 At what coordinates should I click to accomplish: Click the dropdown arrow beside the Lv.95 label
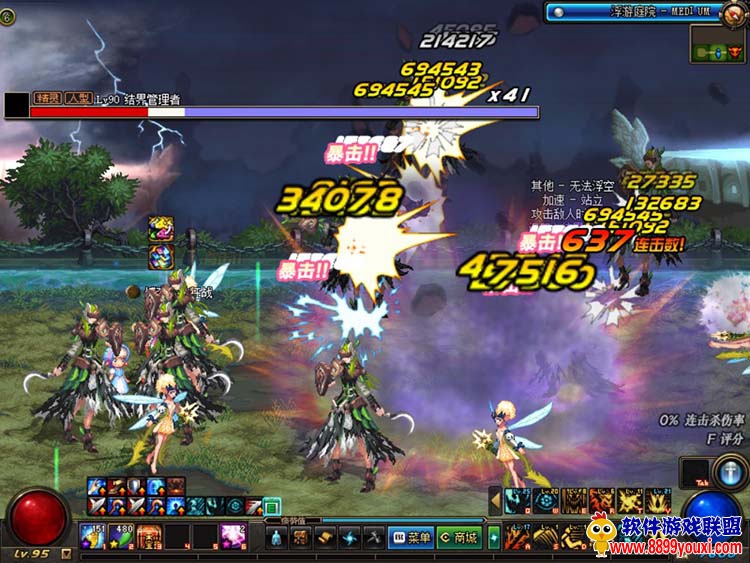66,553
